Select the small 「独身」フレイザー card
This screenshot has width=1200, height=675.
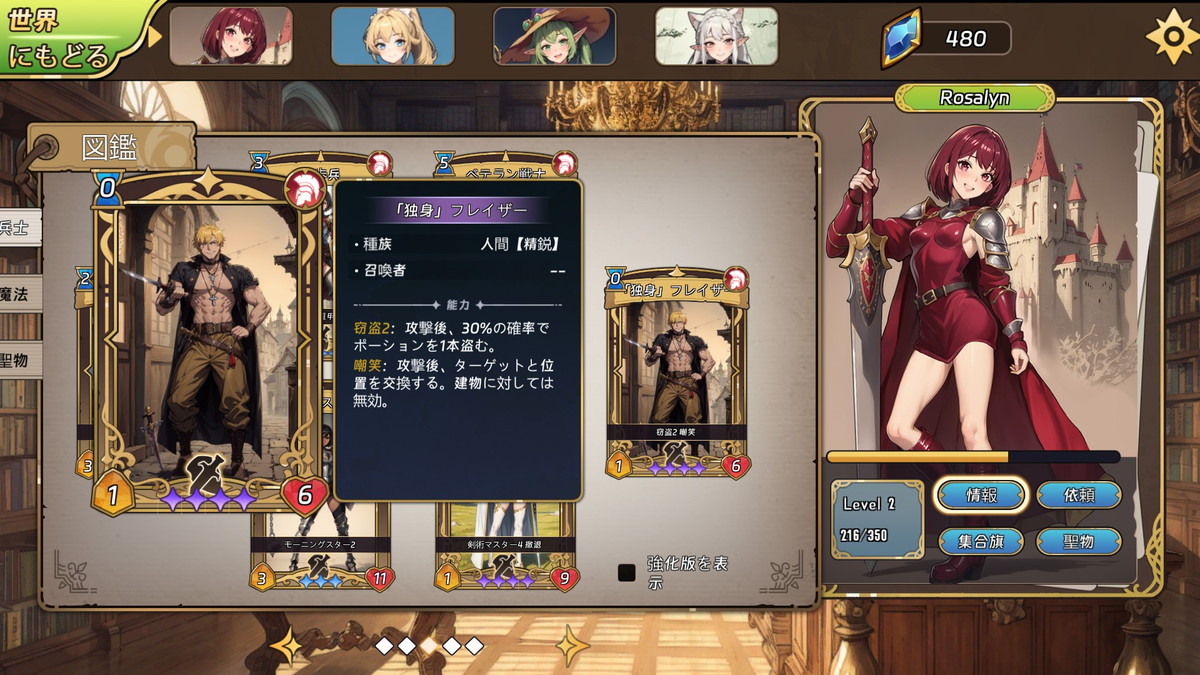(677, 372)
